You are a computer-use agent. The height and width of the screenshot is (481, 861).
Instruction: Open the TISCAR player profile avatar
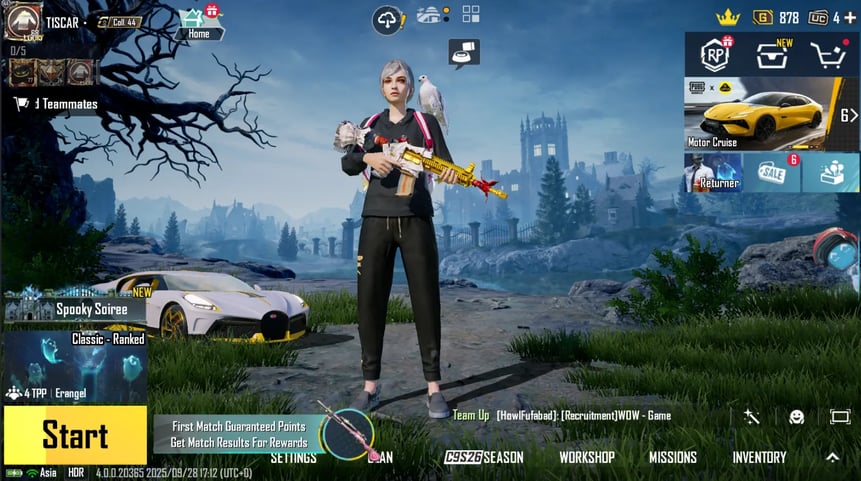tap(23, 22)
